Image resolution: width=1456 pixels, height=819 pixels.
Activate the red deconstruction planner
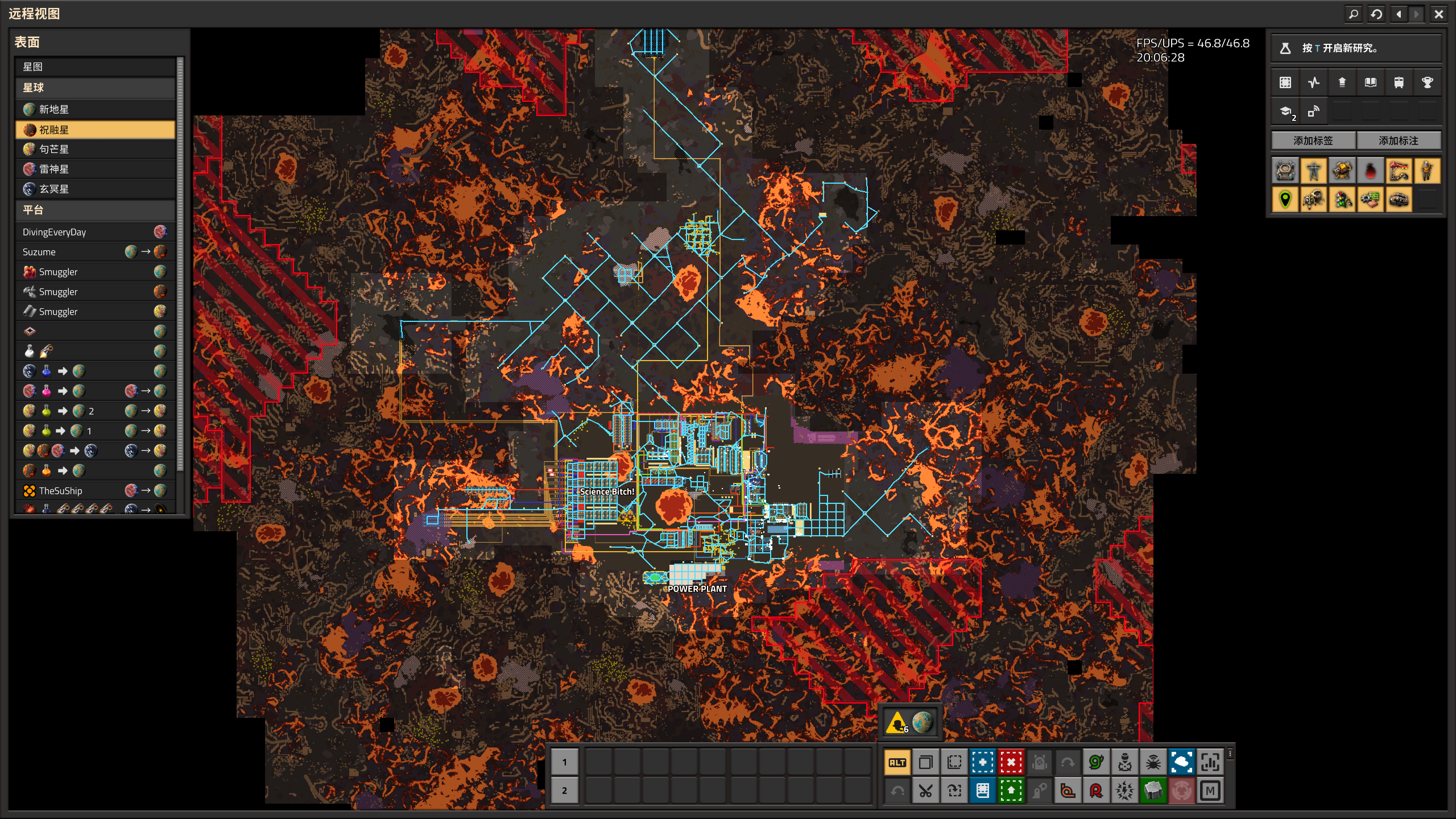click(1011, 763)
